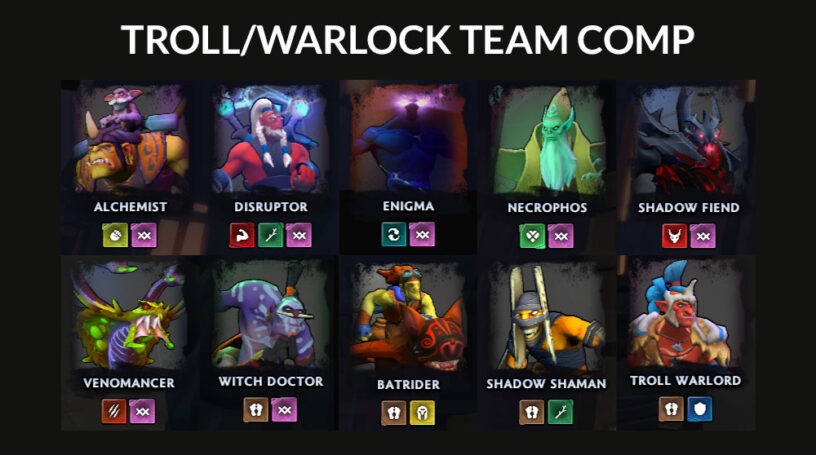816x455 pixels.
Task: Click Disruptor's red alliance icon
Action: [243, 236]
